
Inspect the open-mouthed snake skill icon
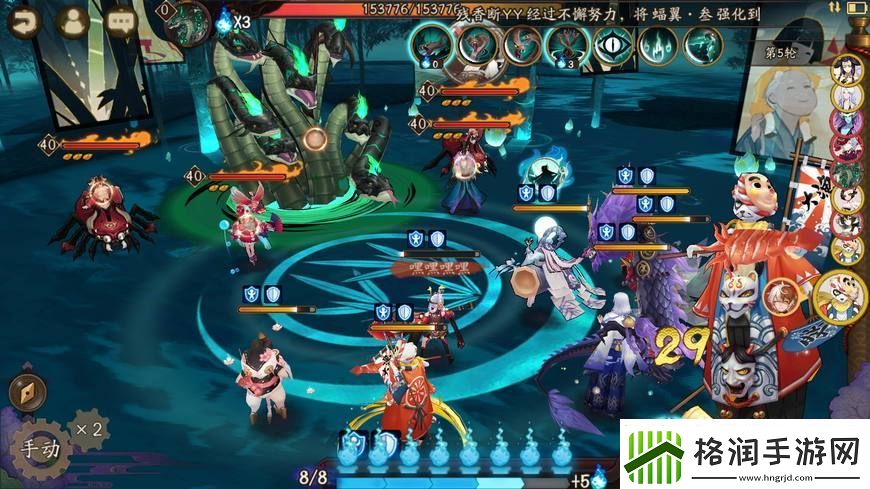click(476, 45)
